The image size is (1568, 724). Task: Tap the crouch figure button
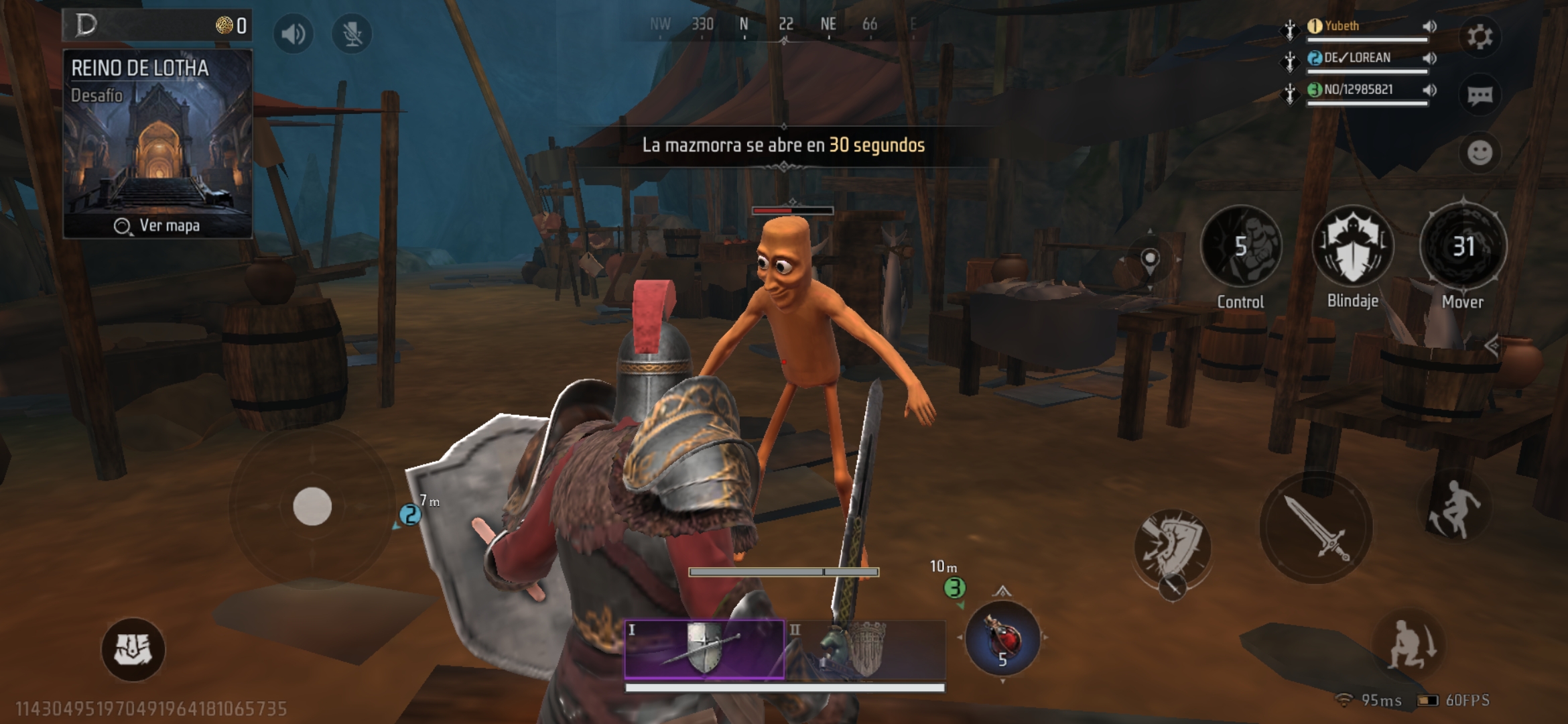1411,645
